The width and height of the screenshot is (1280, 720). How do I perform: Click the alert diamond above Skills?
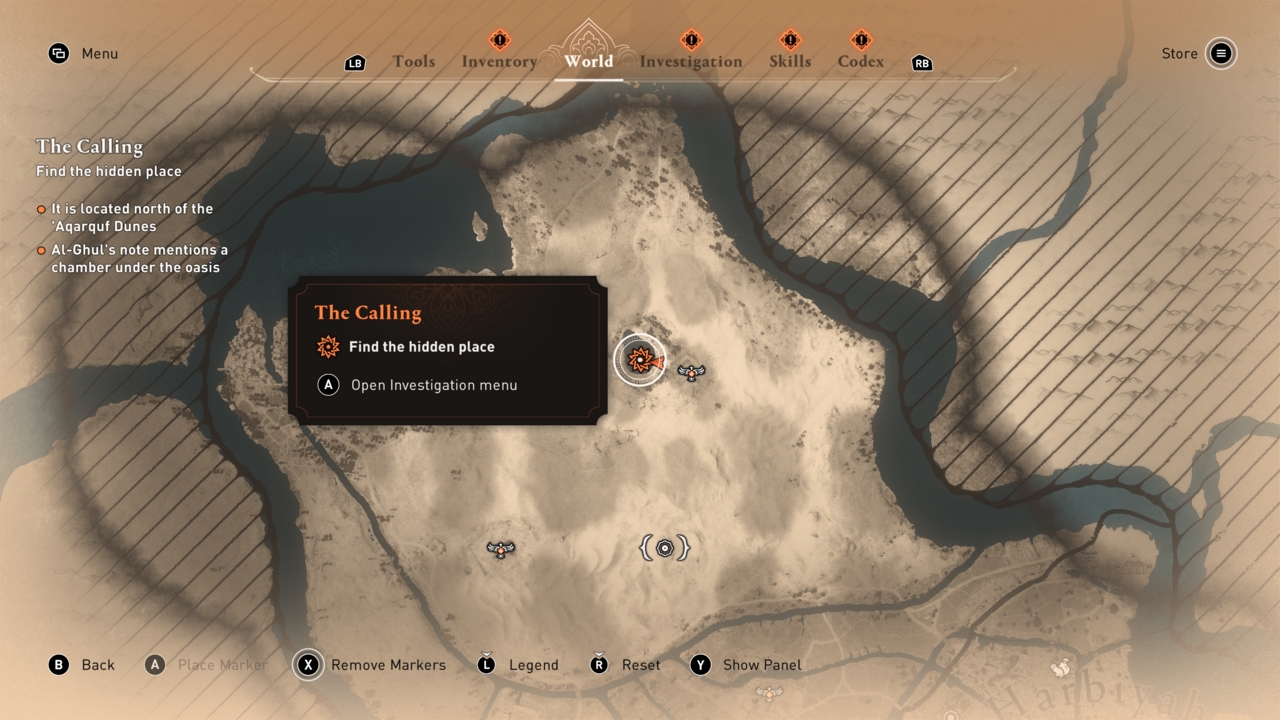coord(790,41)
